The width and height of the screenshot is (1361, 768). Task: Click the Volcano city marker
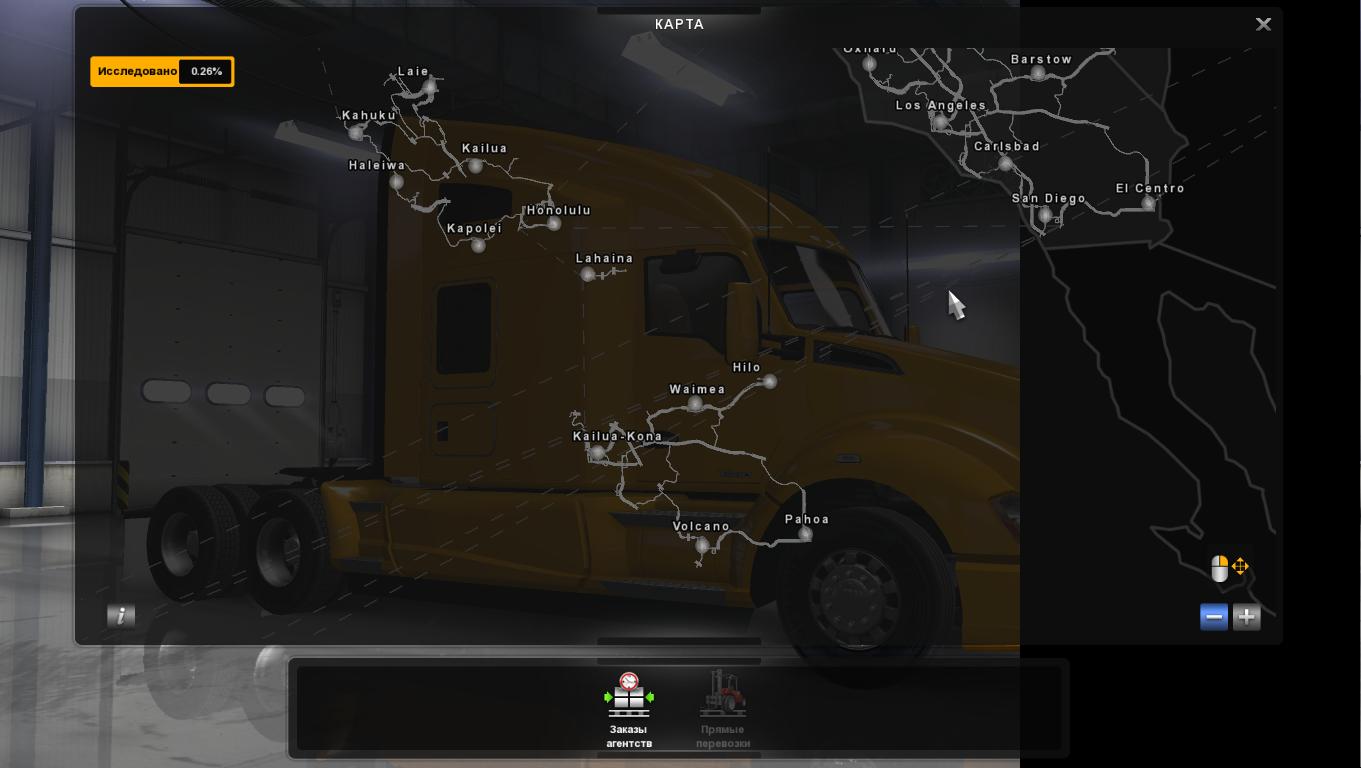coord(702,546)
